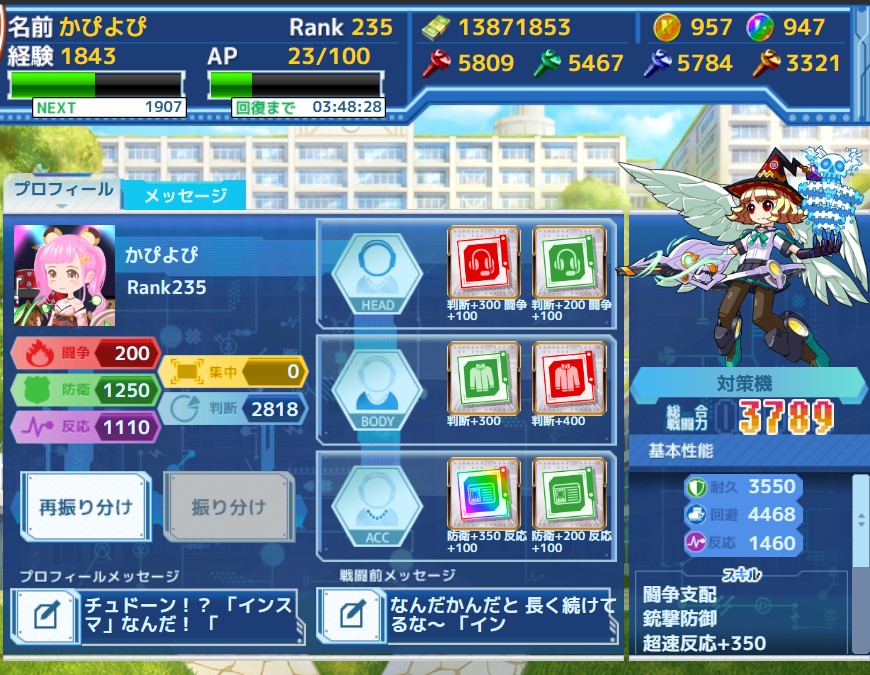The image size is (870, 675).
Task: Edit the 戦闘前メッセージ text
Action: click(350, 615)
